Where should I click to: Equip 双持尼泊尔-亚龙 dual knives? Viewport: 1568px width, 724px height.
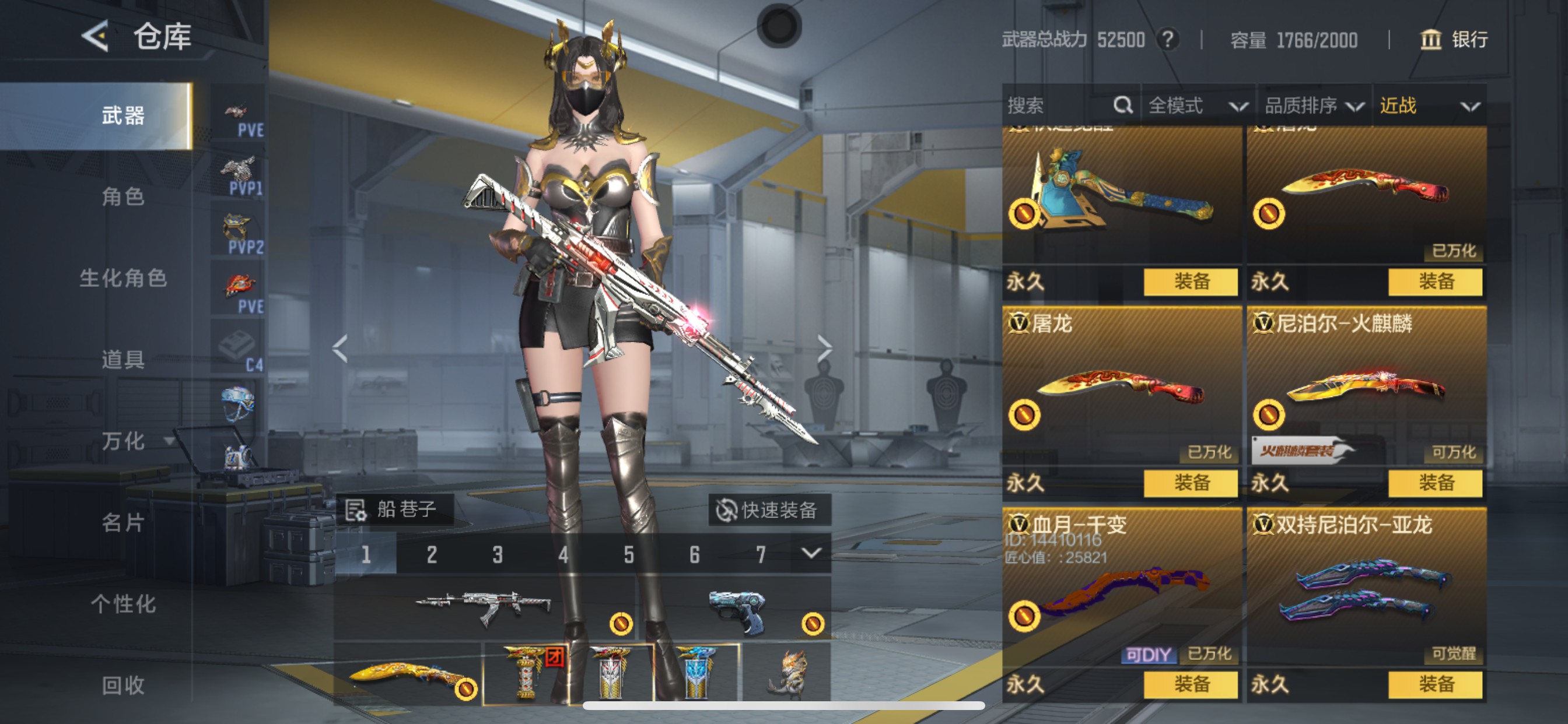click(1436, 684)
